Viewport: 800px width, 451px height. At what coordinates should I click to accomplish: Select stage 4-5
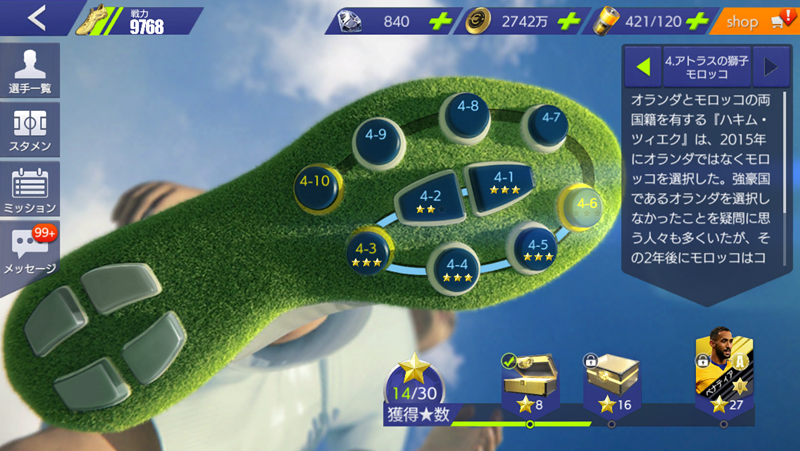537,248
